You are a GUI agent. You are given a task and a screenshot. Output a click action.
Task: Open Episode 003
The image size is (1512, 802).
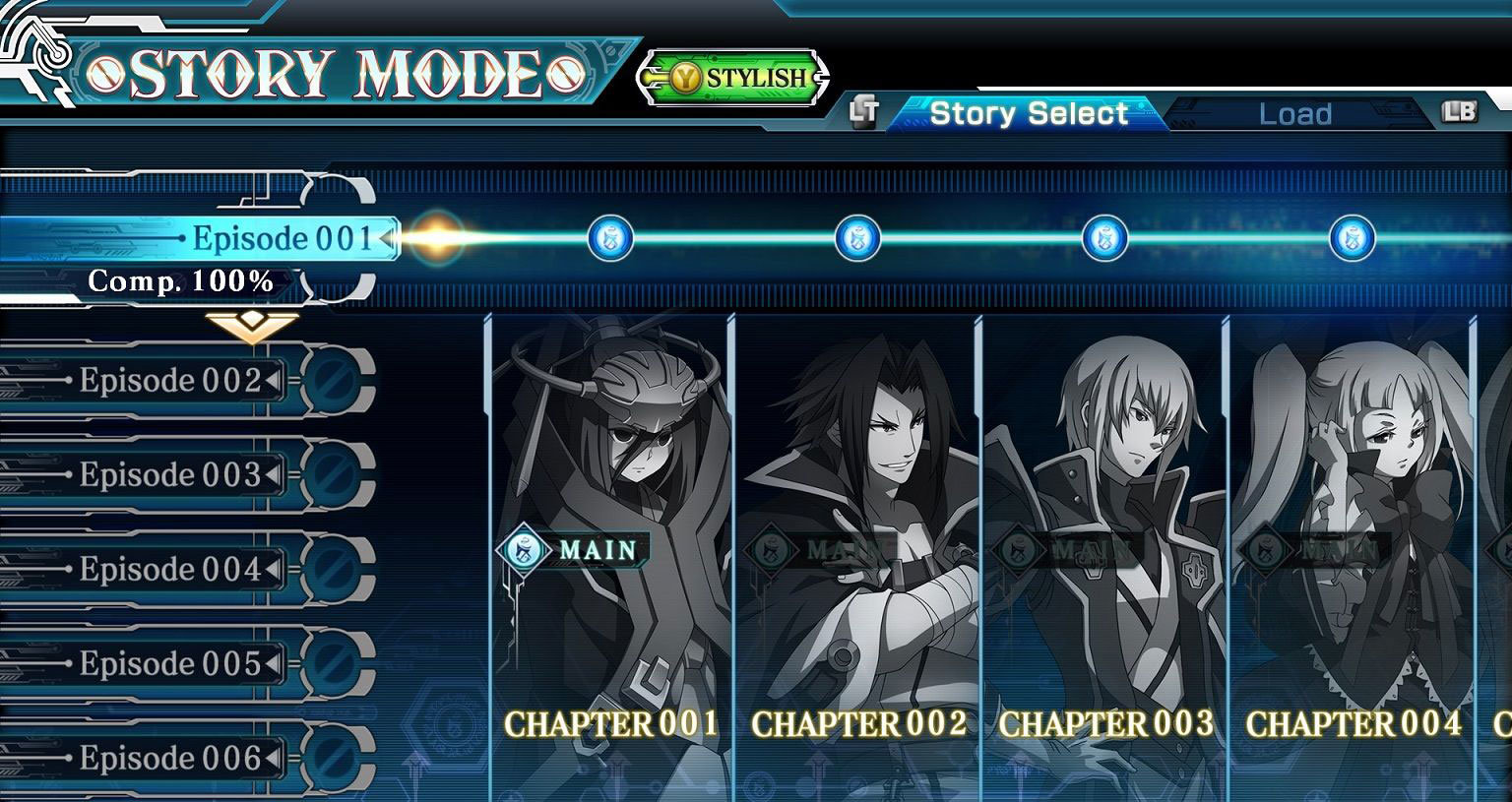point(170,474)
